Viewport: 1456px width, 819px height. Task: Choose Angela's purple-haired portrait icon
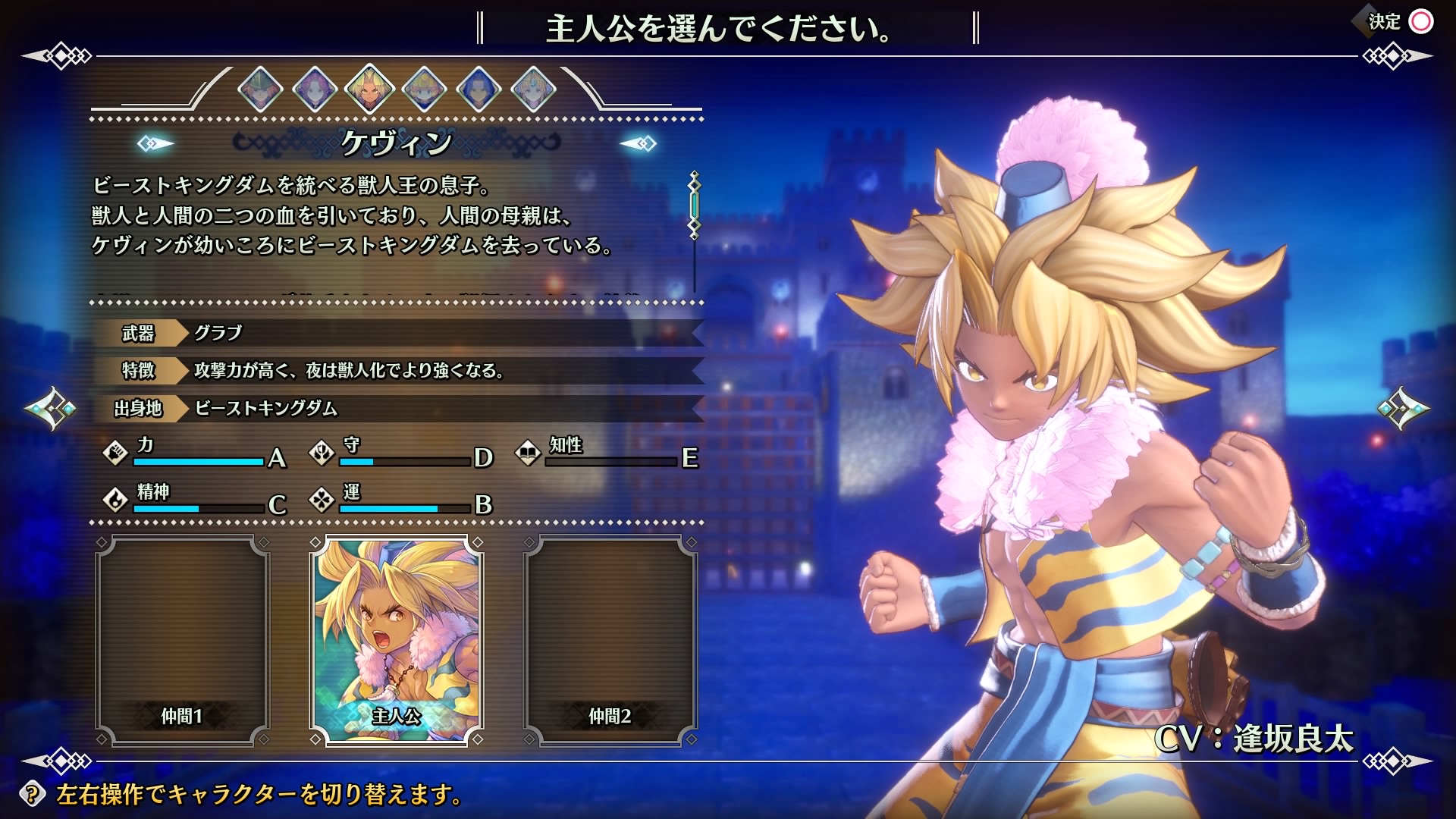pos(315,89)
